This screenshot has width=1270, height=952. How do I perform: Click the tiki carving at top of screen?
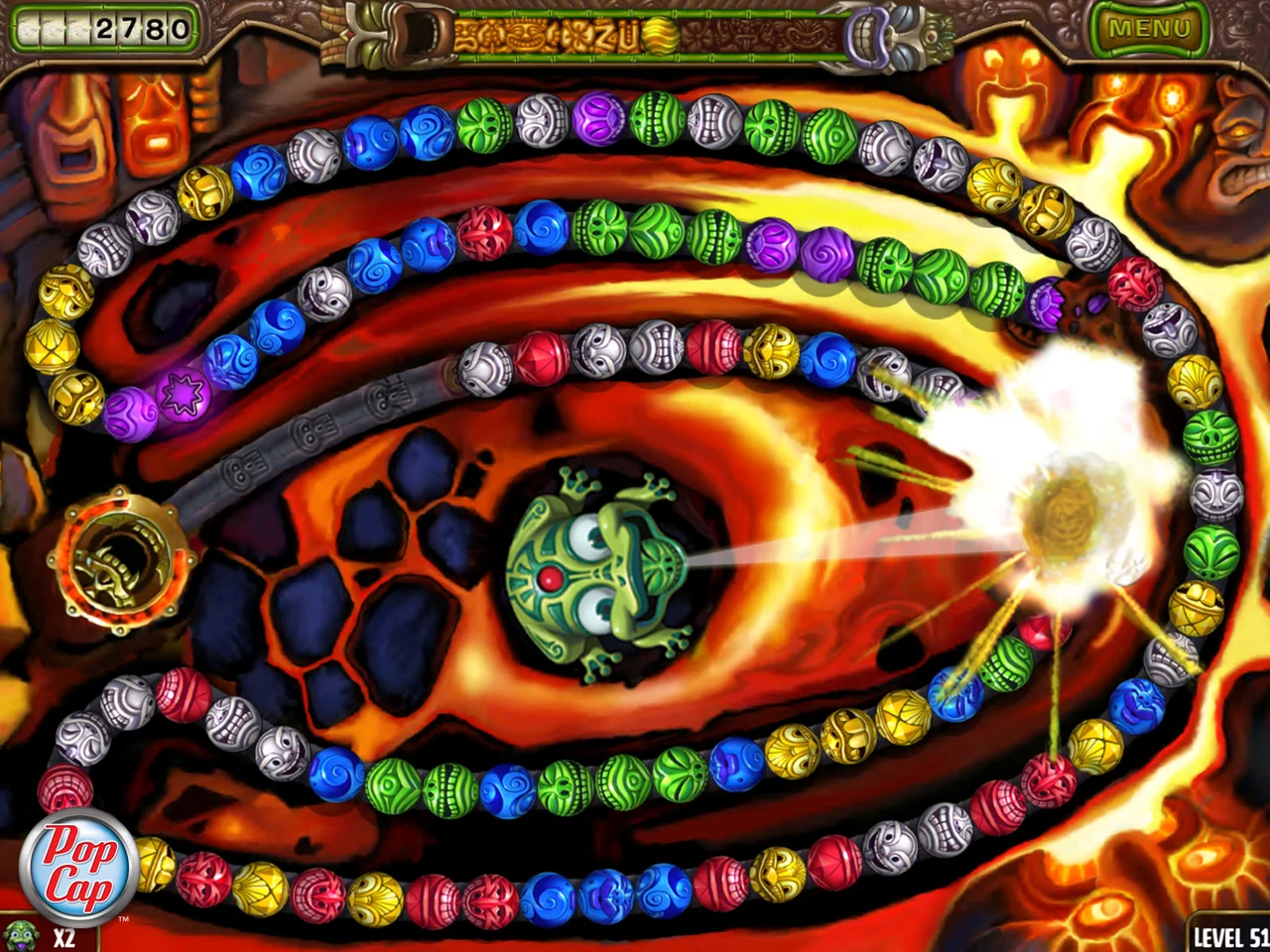[389, 33]
